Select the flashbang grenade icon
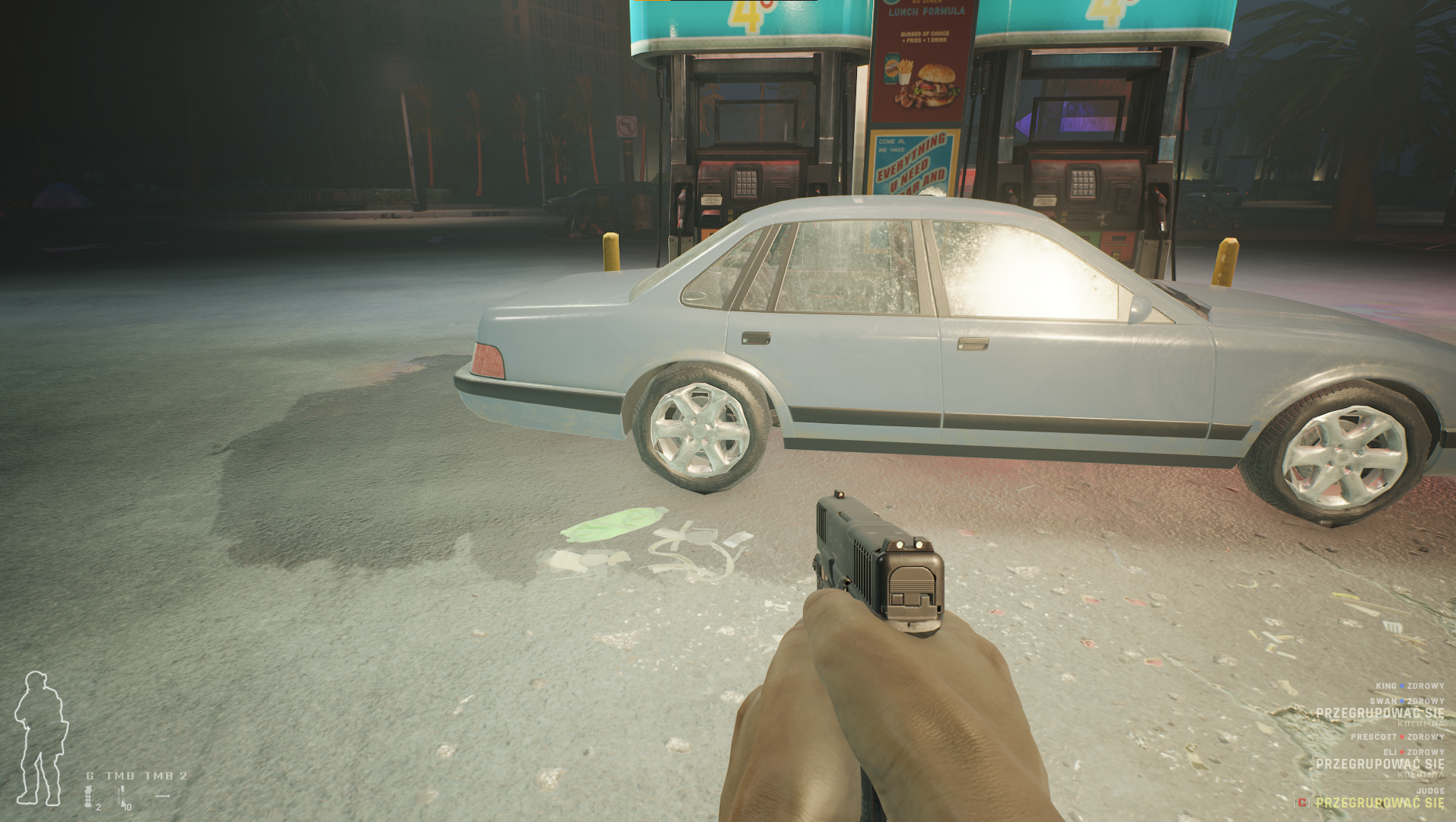 89,797
